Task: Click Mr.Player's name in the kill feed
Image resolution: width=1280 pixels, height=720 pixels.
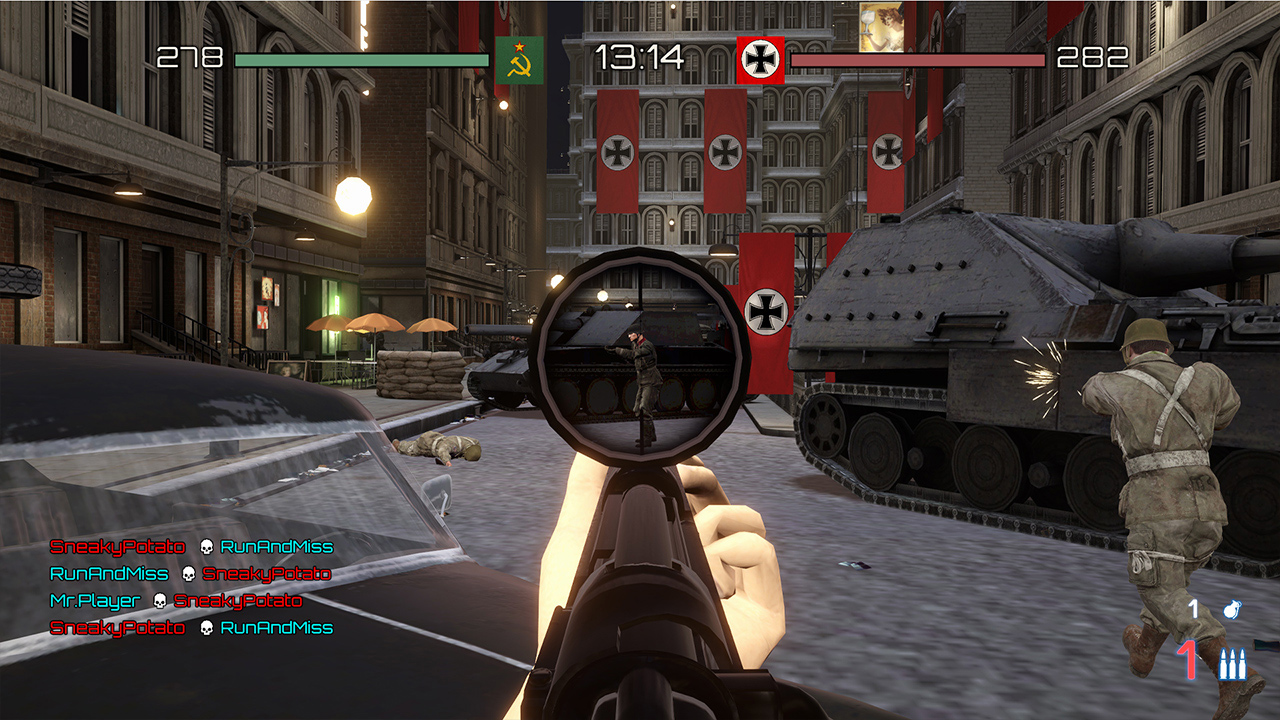Action: [94, 600]
